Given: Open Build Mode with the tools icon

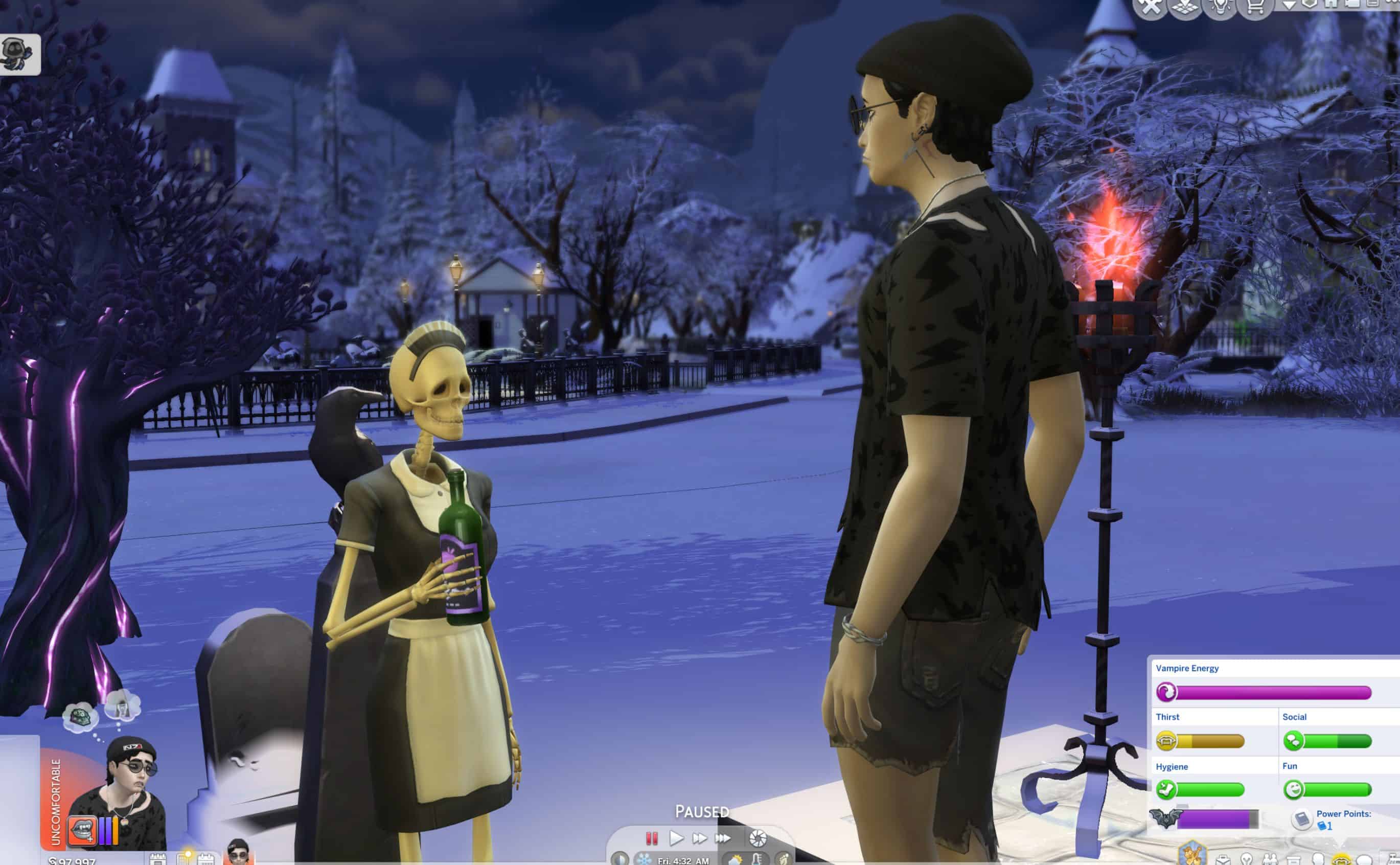Looking at the screenshot, I should coord(1150,7).
